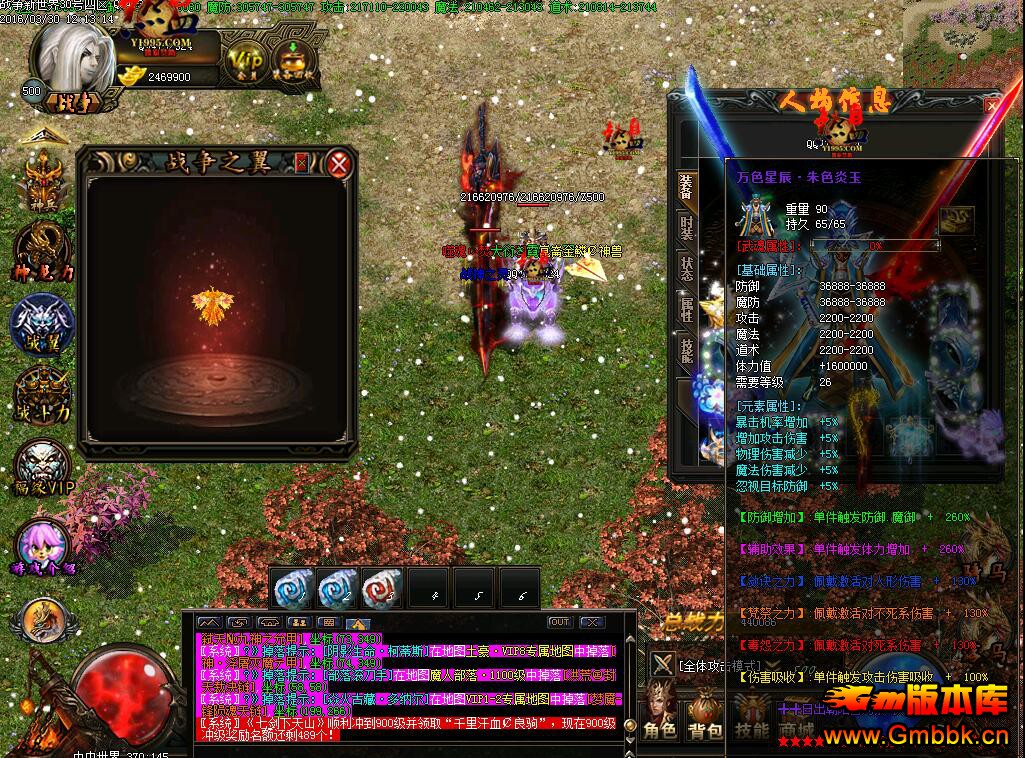Select the 属性 attributes tab
Viewport: 1025px width, 758px height.
(x=686, y=309)
